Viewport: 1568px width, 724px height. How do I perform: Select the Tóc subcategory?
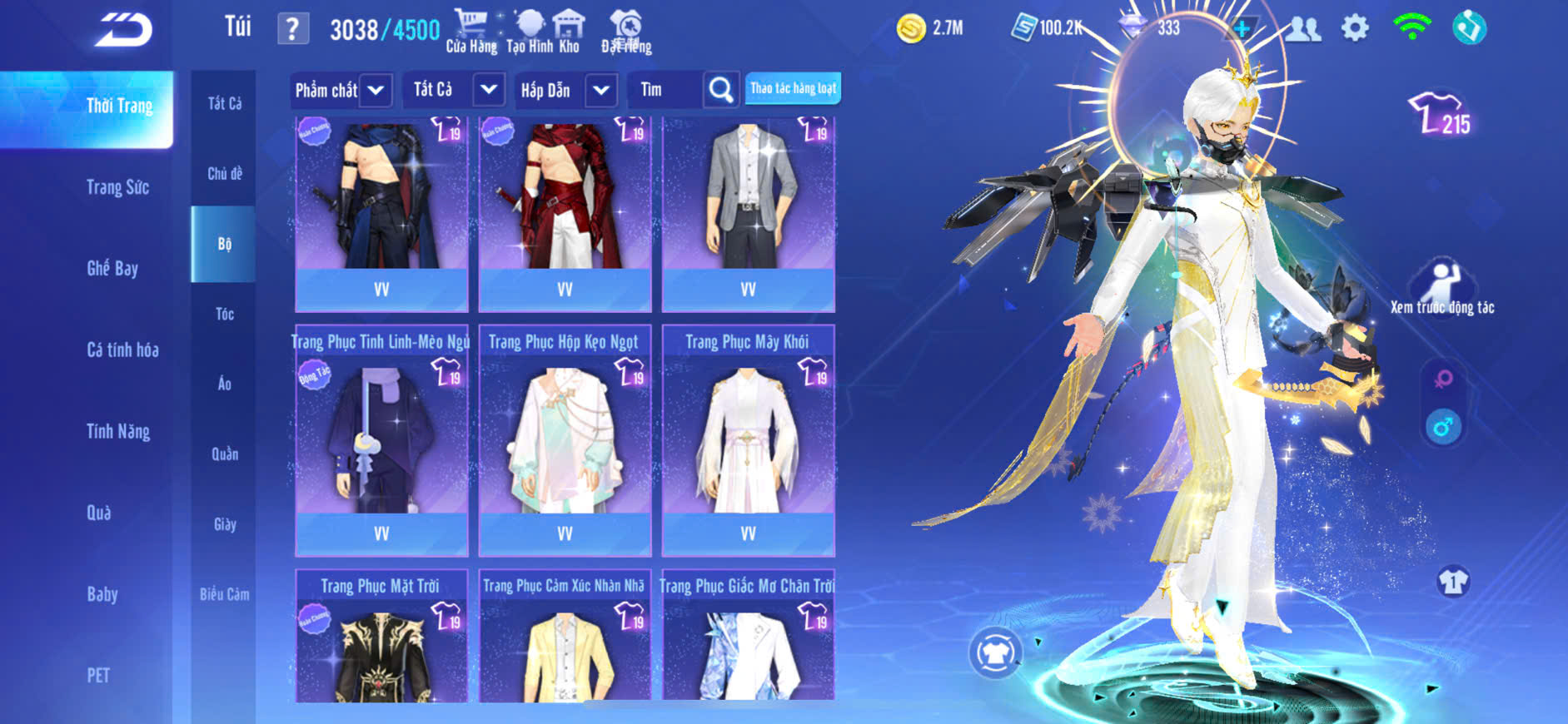pyautogui.click(x=224, y=314)
